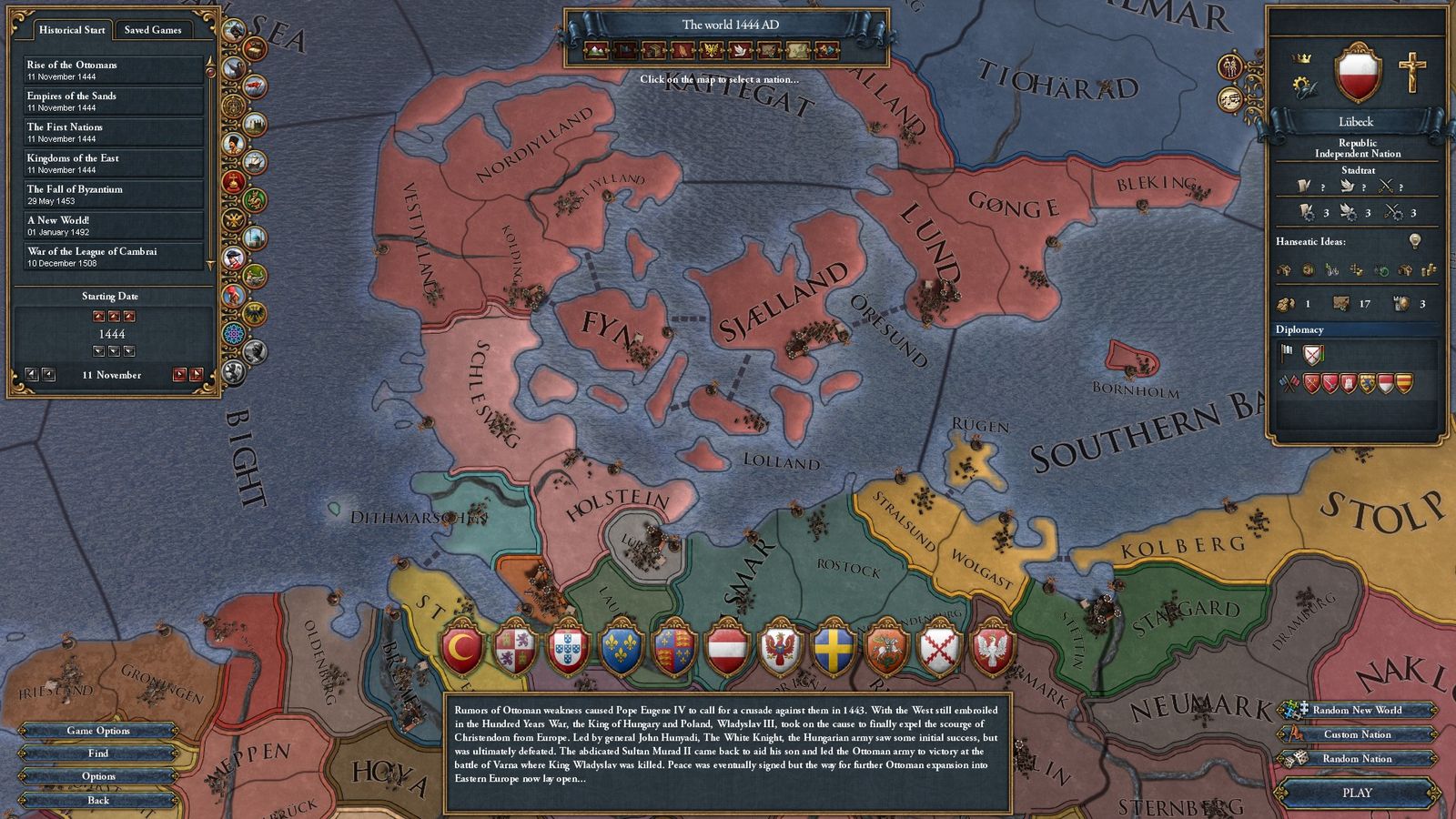Select a rival shield under Diplomacy
Viewport: 1456px width, 819px height.
[1313, 383]
